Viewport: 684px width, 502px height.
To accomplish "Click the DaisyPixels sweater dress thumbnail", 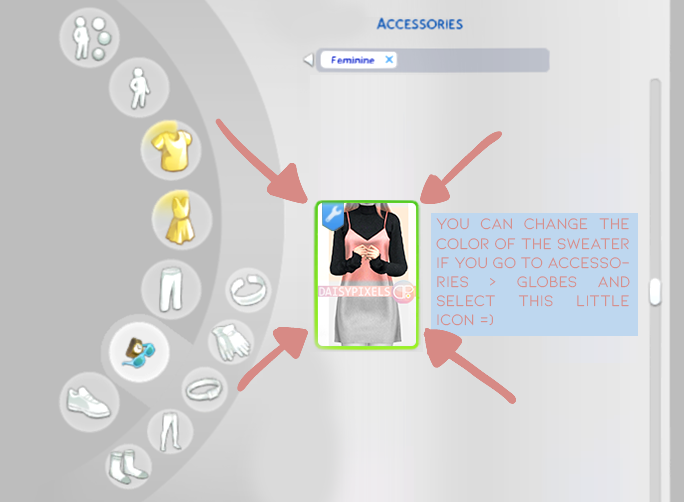I will [x=367, y=274].
